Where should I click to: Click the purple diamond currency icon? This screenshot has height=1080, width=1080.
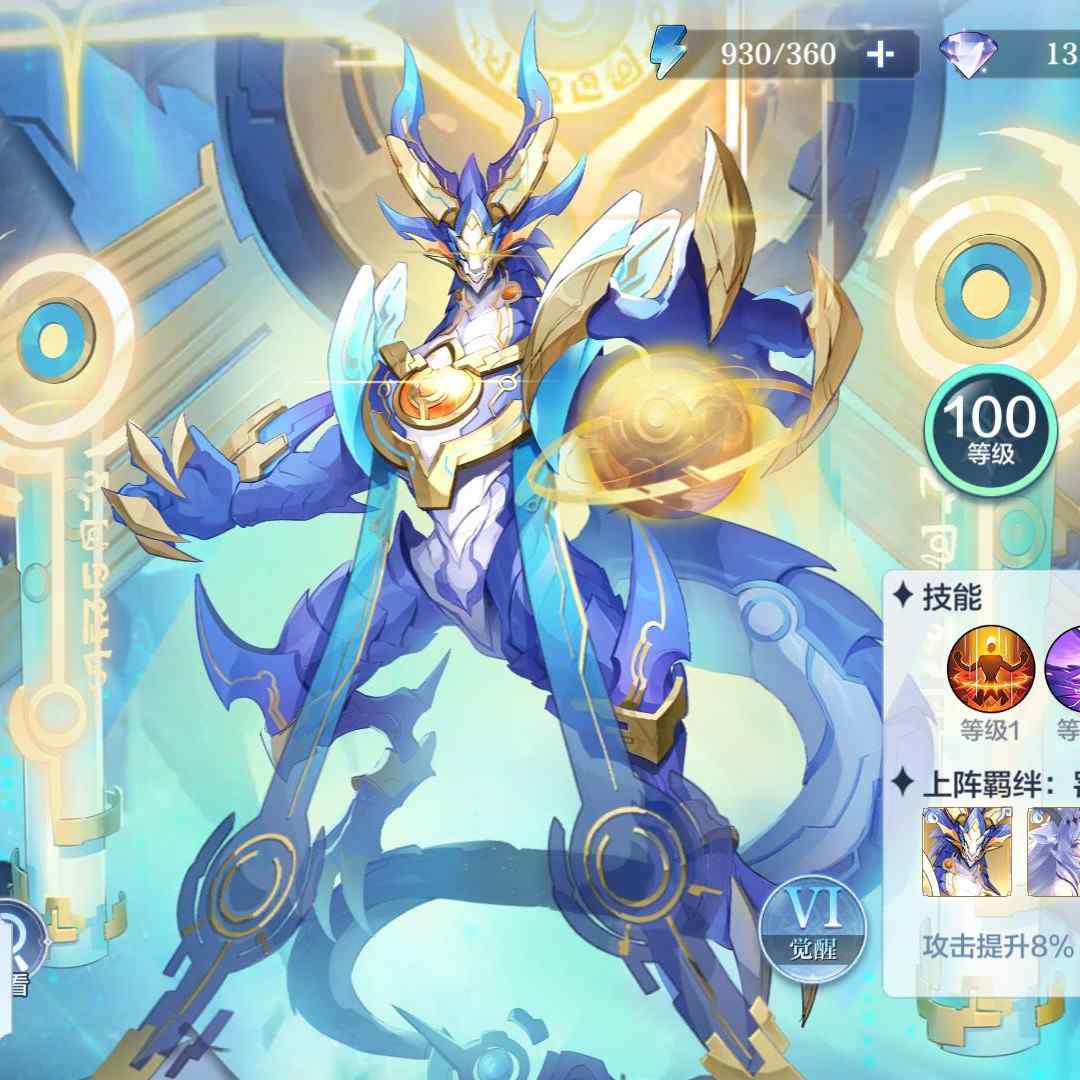[964, 54]
